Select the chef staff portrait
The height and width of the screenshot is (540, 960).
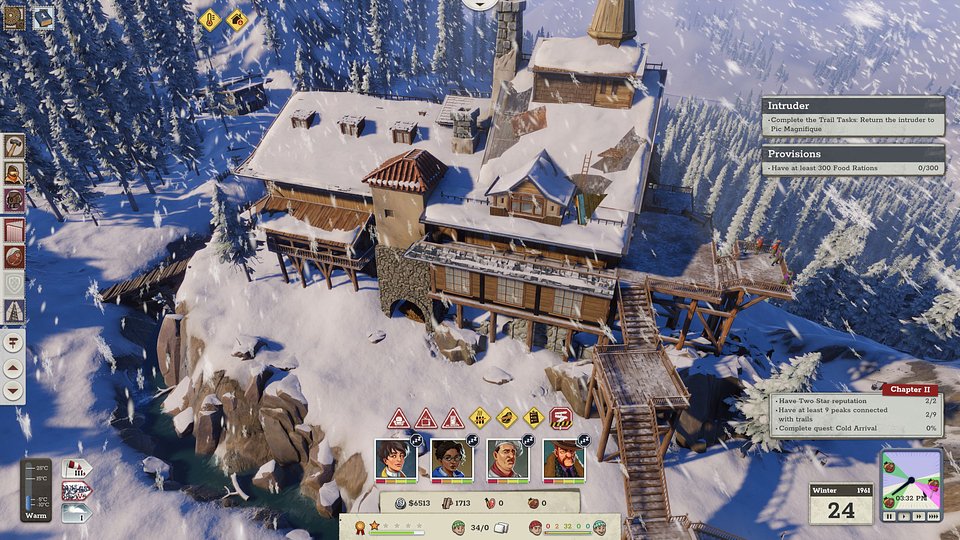(x=507, y=459)
